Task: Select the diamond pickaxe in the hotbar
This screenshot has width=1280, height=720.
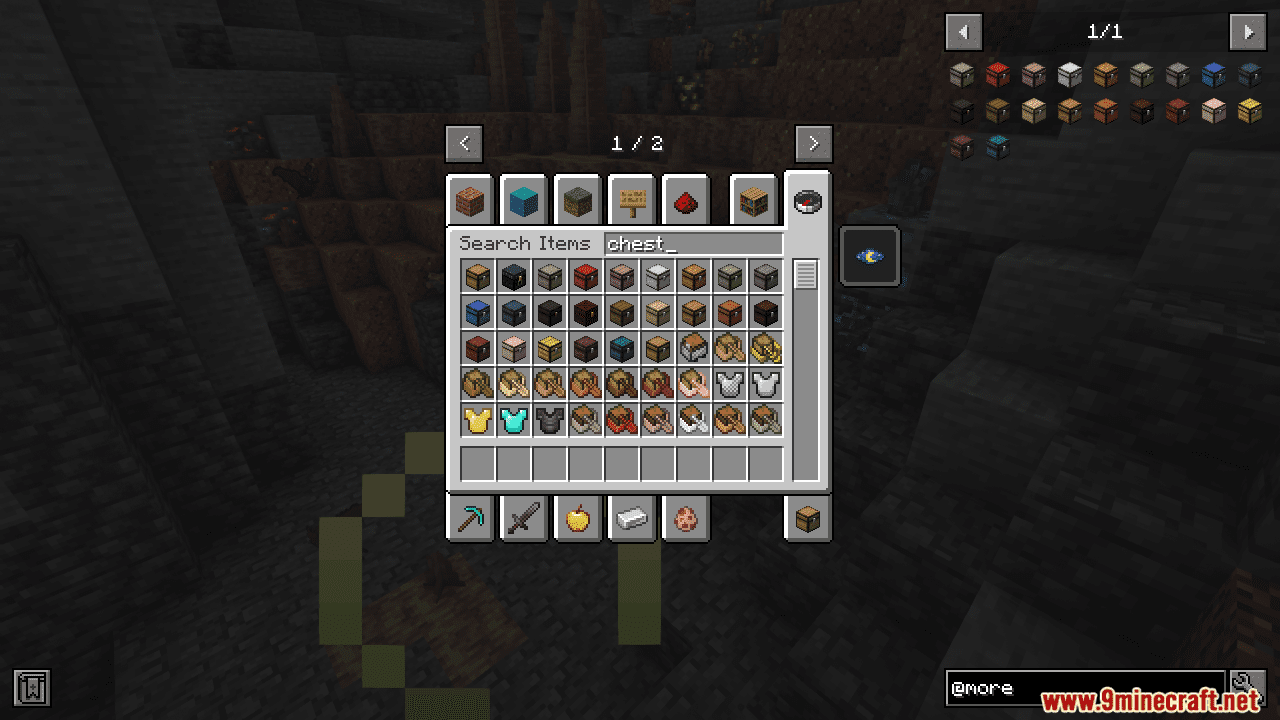Action: (470, 518)
